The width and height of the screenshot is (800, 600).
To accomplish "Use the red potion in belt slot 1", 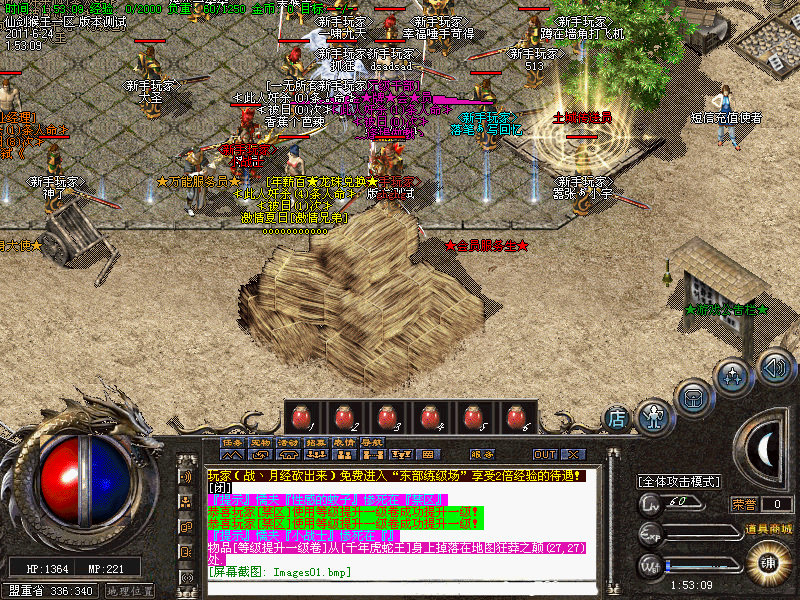I will pyautogui.click(x=301, y=417).
